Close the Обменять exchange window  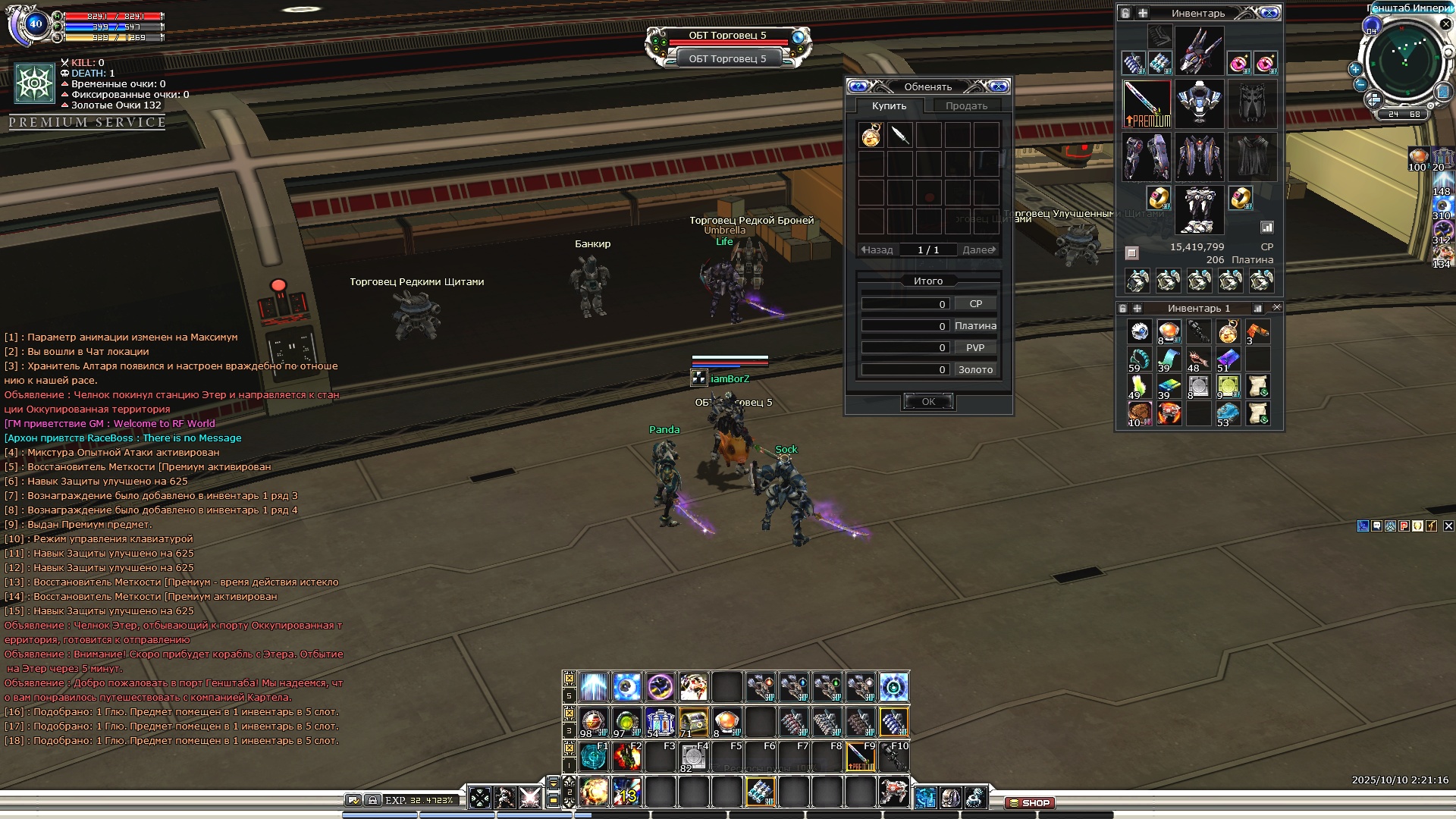999,86
